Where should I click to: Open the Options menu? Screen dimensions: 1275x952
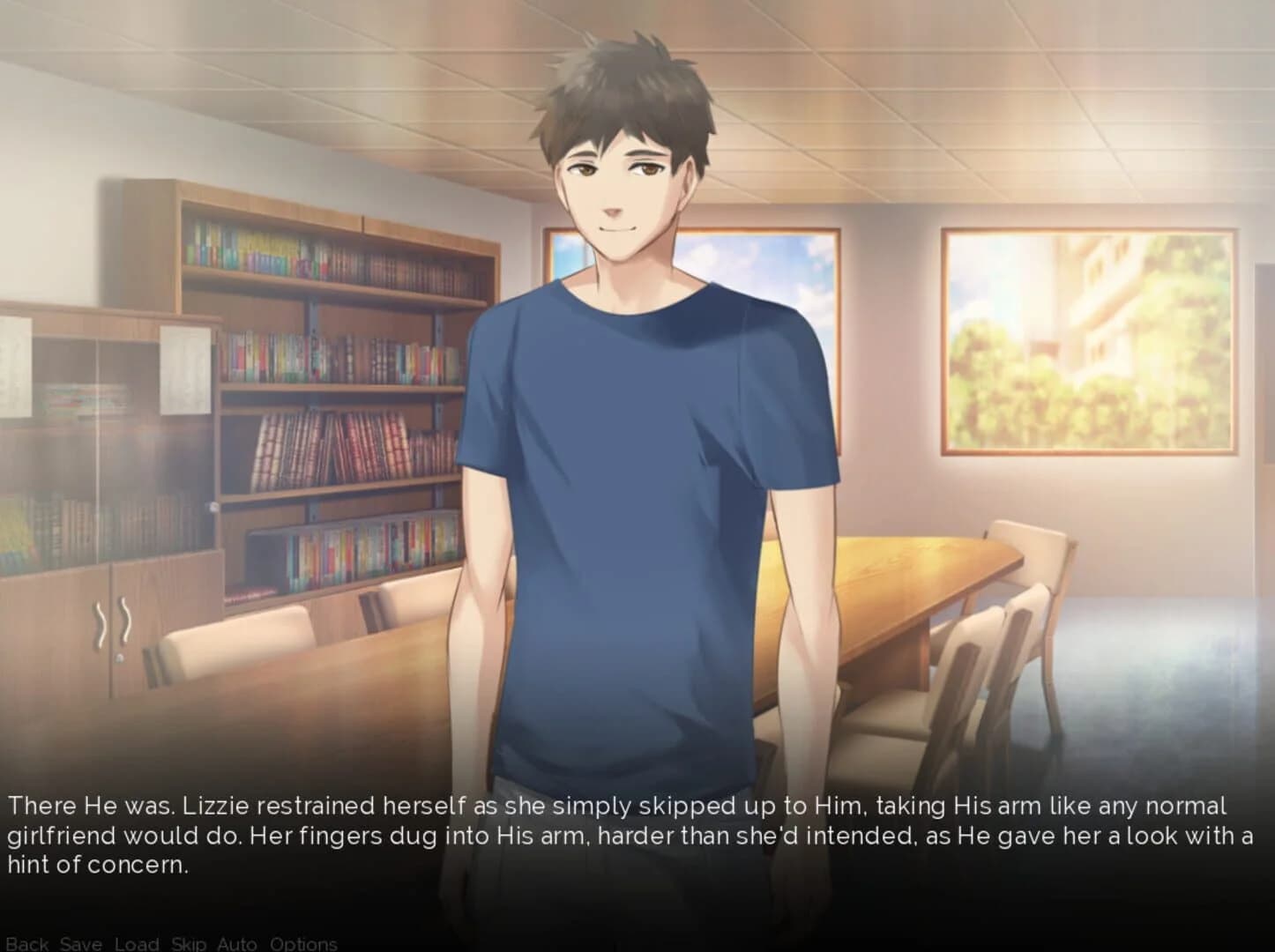304,943
